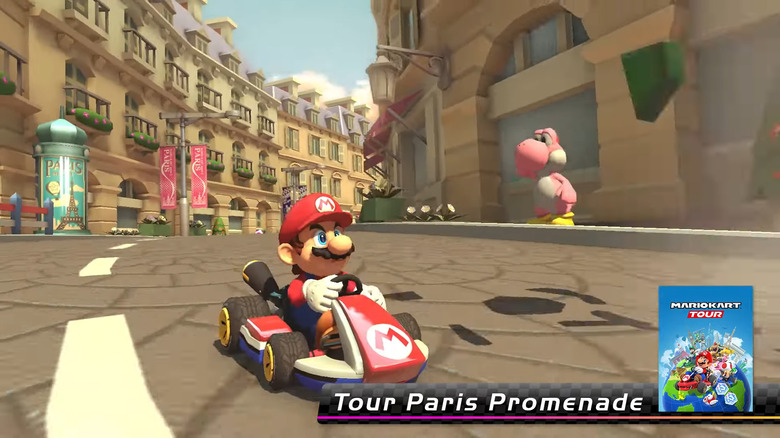This screenshot has width=780, height=438.
Task: Click the Mario Kart Tour cover thumbnail
Action: click(705, 348)
